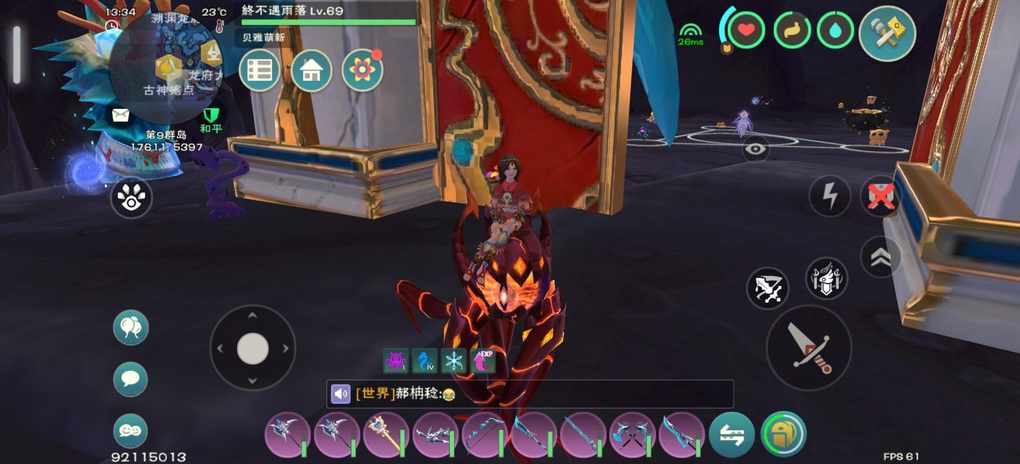Tap the red heart health status icon
Image resolution: width=1020 pixels, height=464 pixels.
(745, 30)
